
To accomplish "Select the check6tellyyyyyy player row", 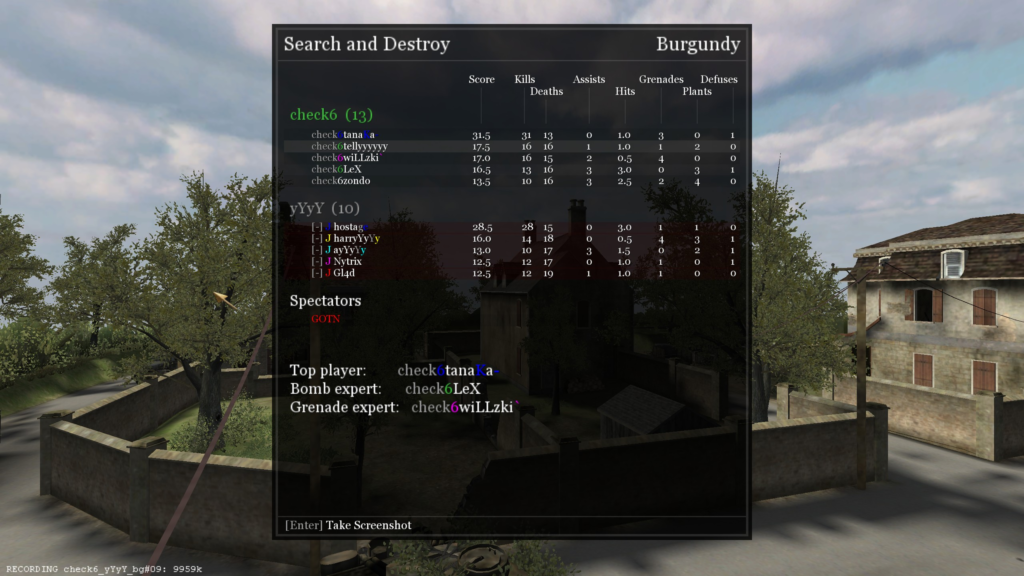I will click(349, 146).
